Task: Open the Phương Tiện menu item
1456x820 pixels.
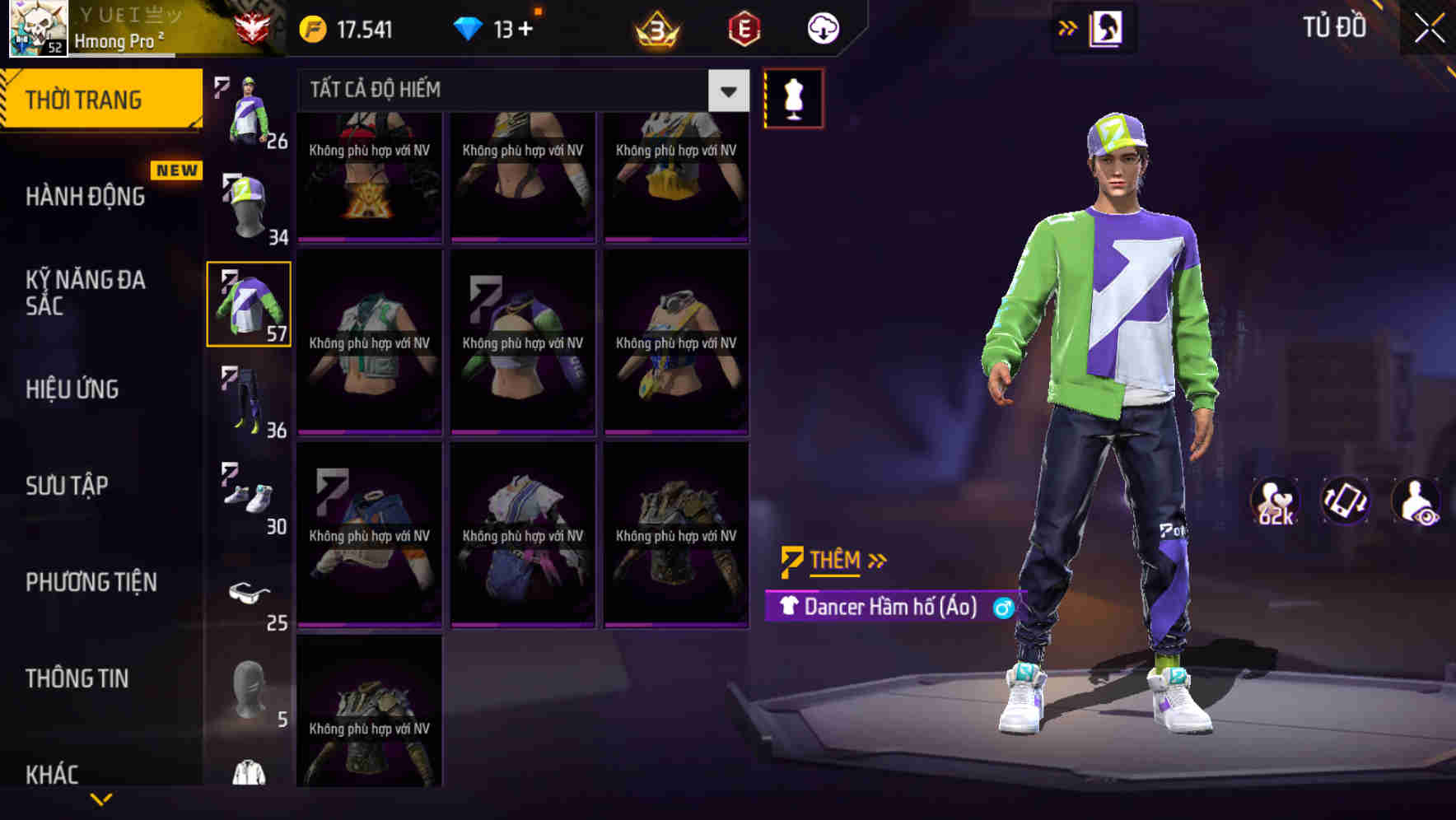Action: pyautogui.click(x=92, y=582)
